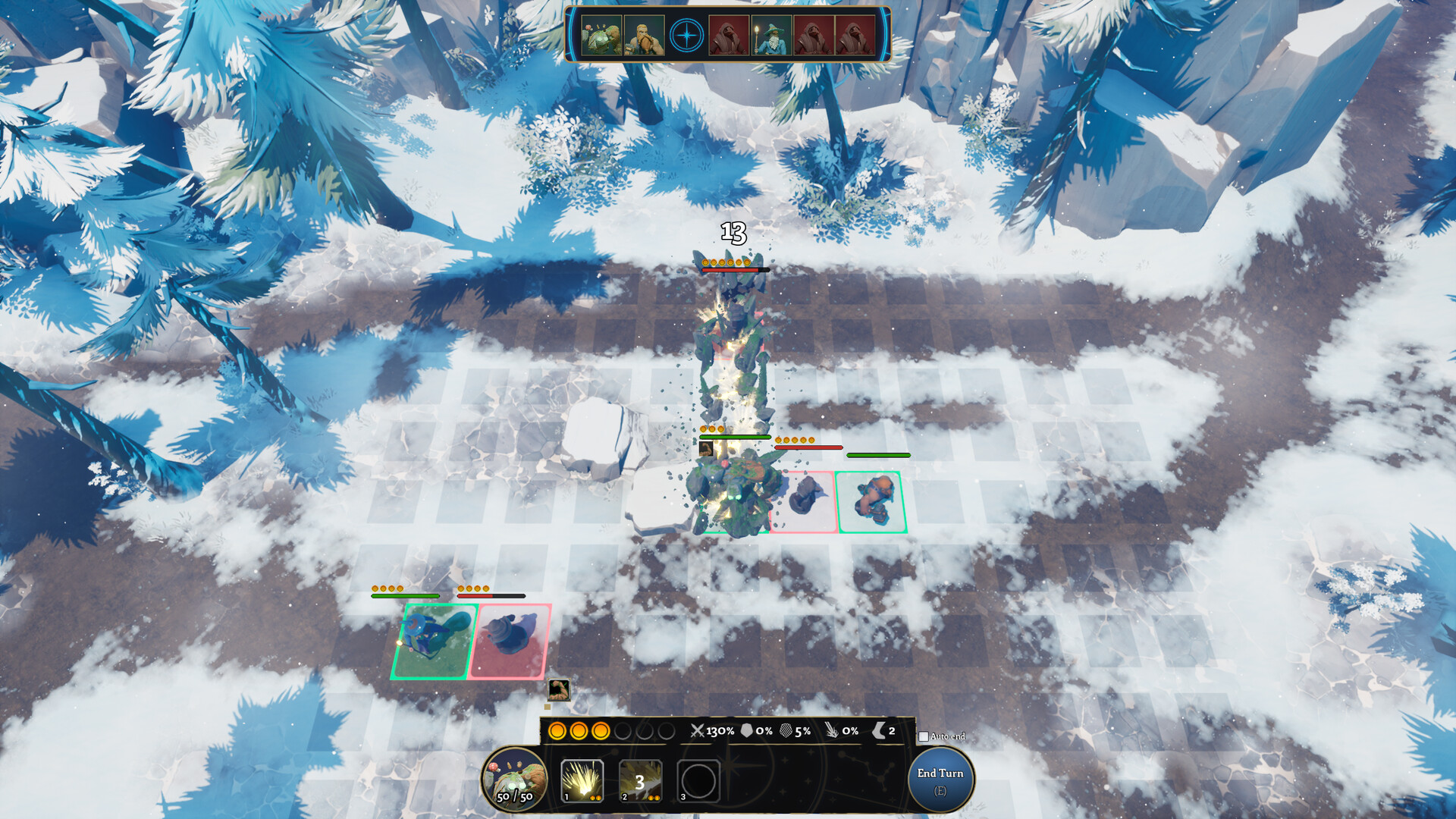Click the compass star icon in turn order bar
Viewport: 1456px width, 819px height.
(x=687, y=36)
